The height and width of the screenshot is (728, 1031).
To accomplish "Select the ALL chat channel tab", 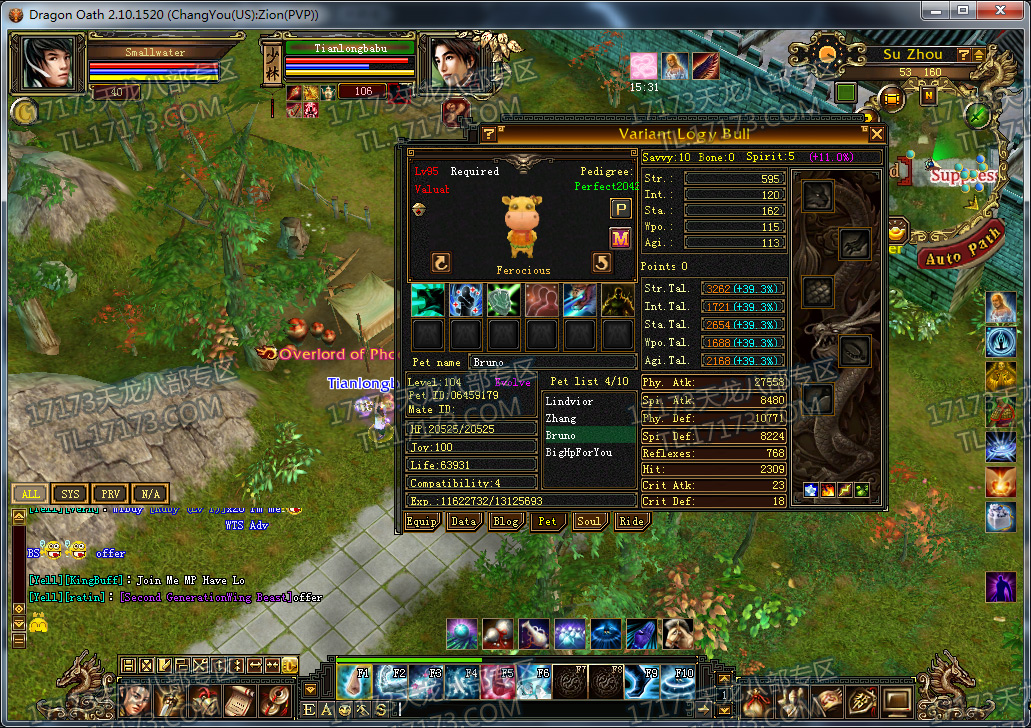I will click(31, 494).
